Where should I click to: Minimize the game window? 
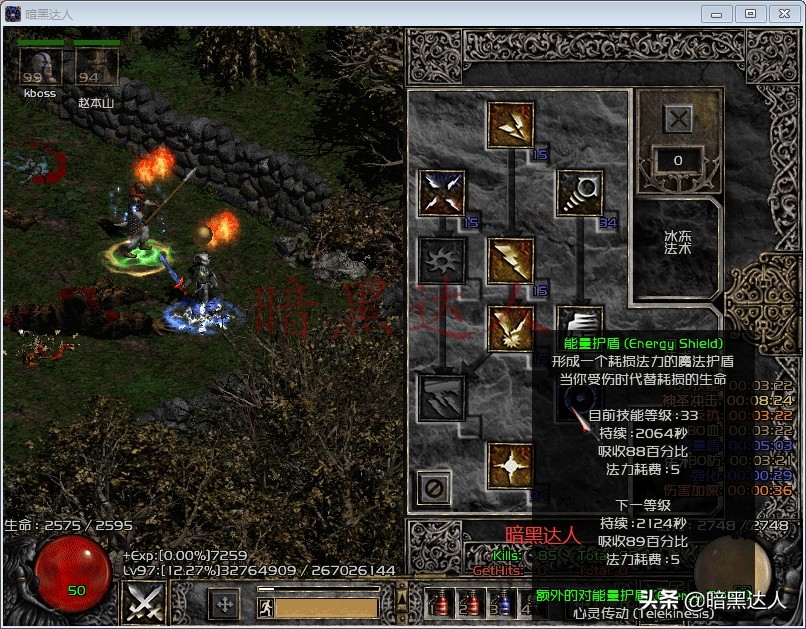717,13
